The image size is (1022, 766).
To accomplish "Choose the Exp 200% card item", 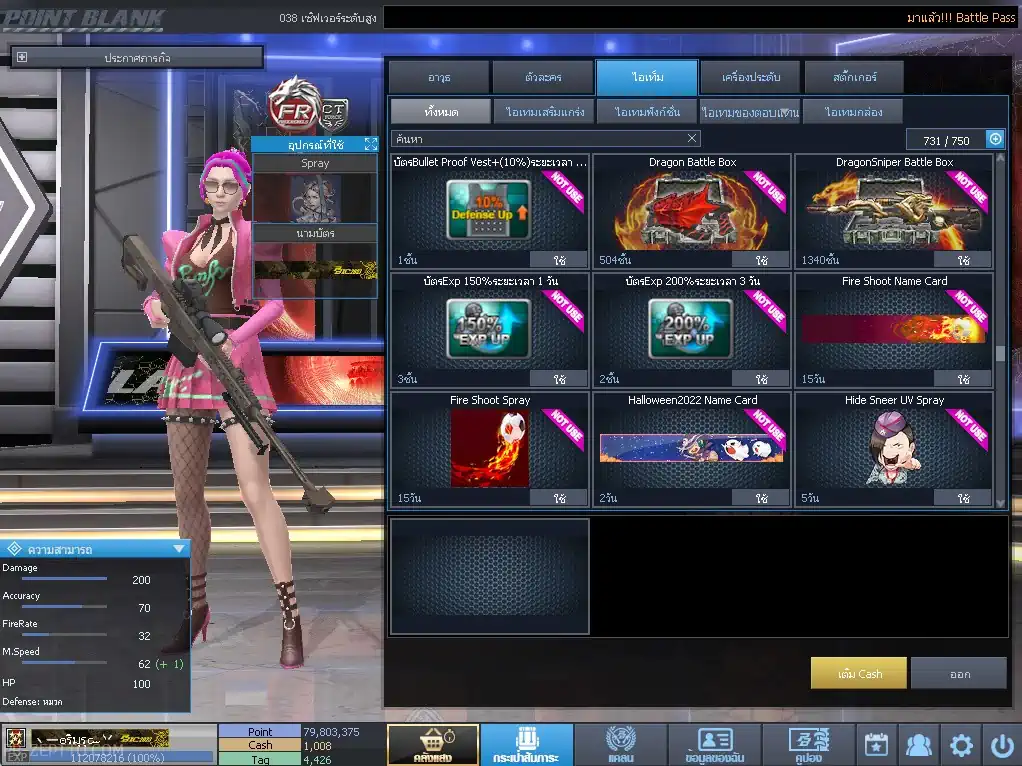I will [692, 330].
